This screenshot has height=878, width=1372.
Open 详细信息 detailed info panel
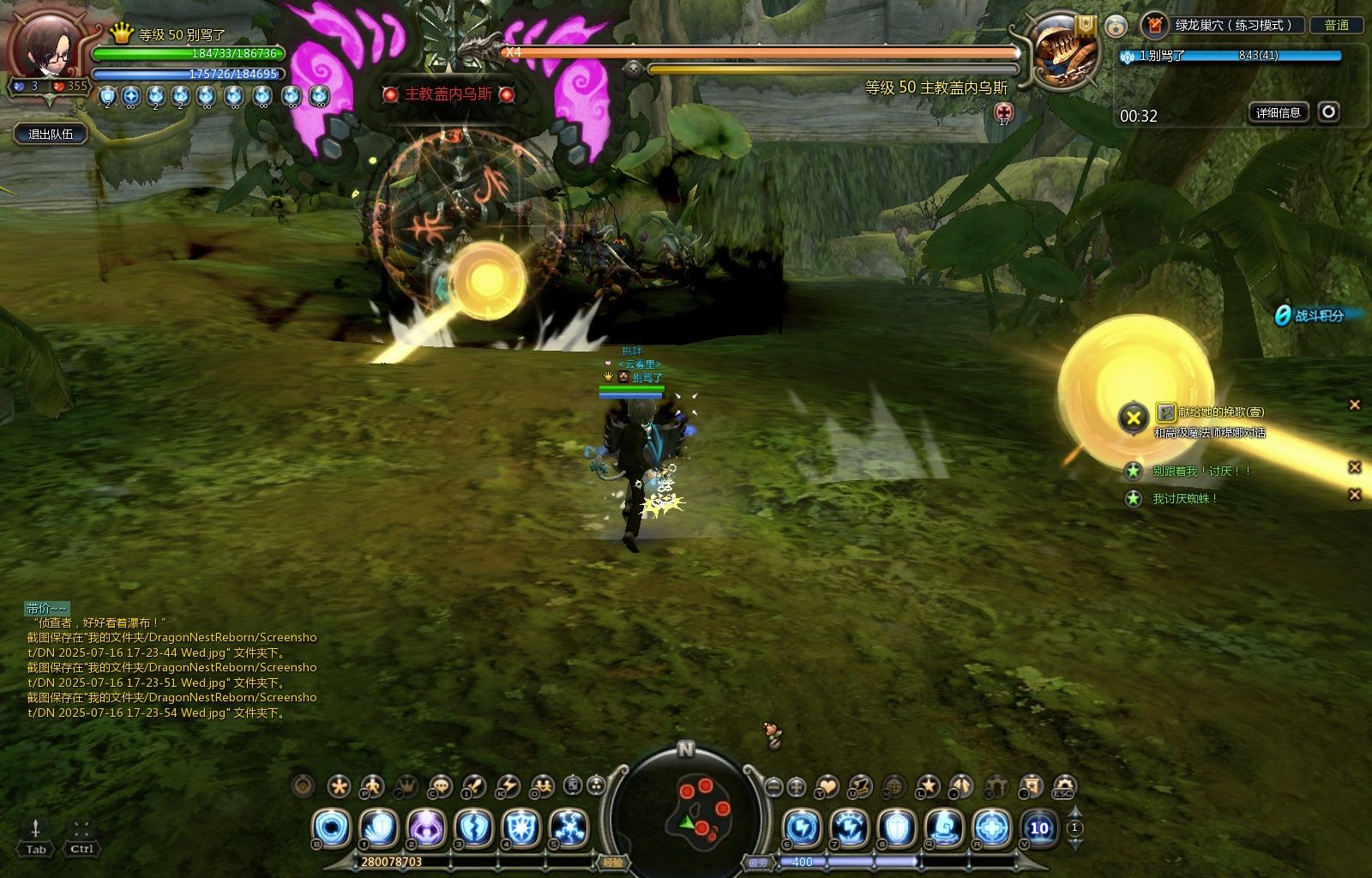[1278, 112]
